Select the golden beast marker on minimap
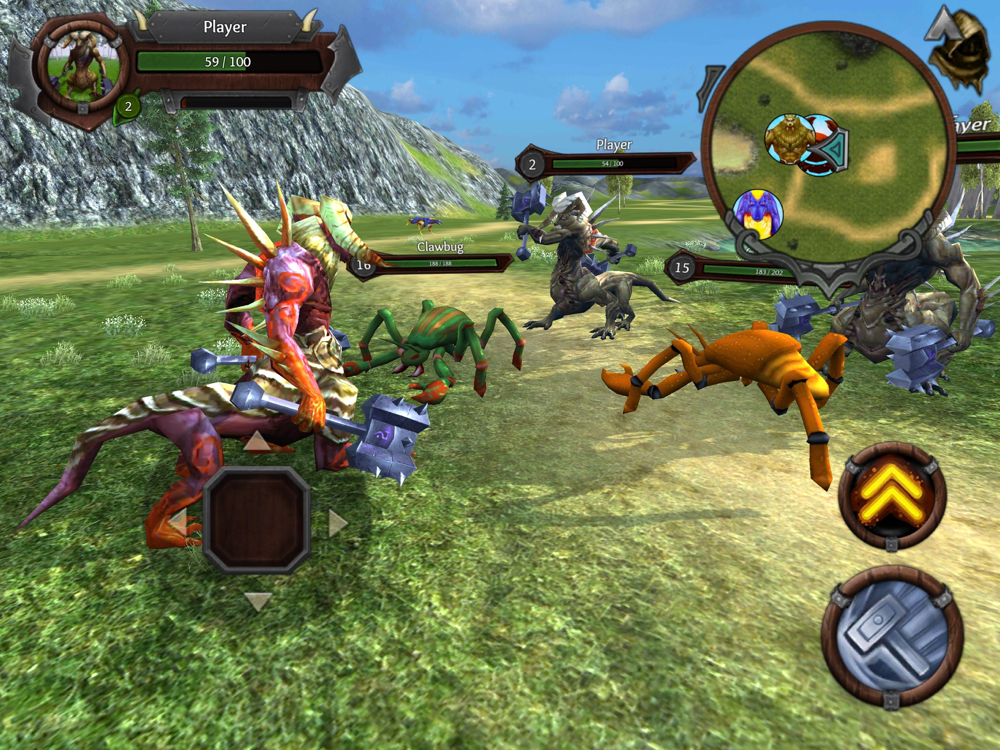This screenshot has height=750, width=1000. click(x=788, y=139)
